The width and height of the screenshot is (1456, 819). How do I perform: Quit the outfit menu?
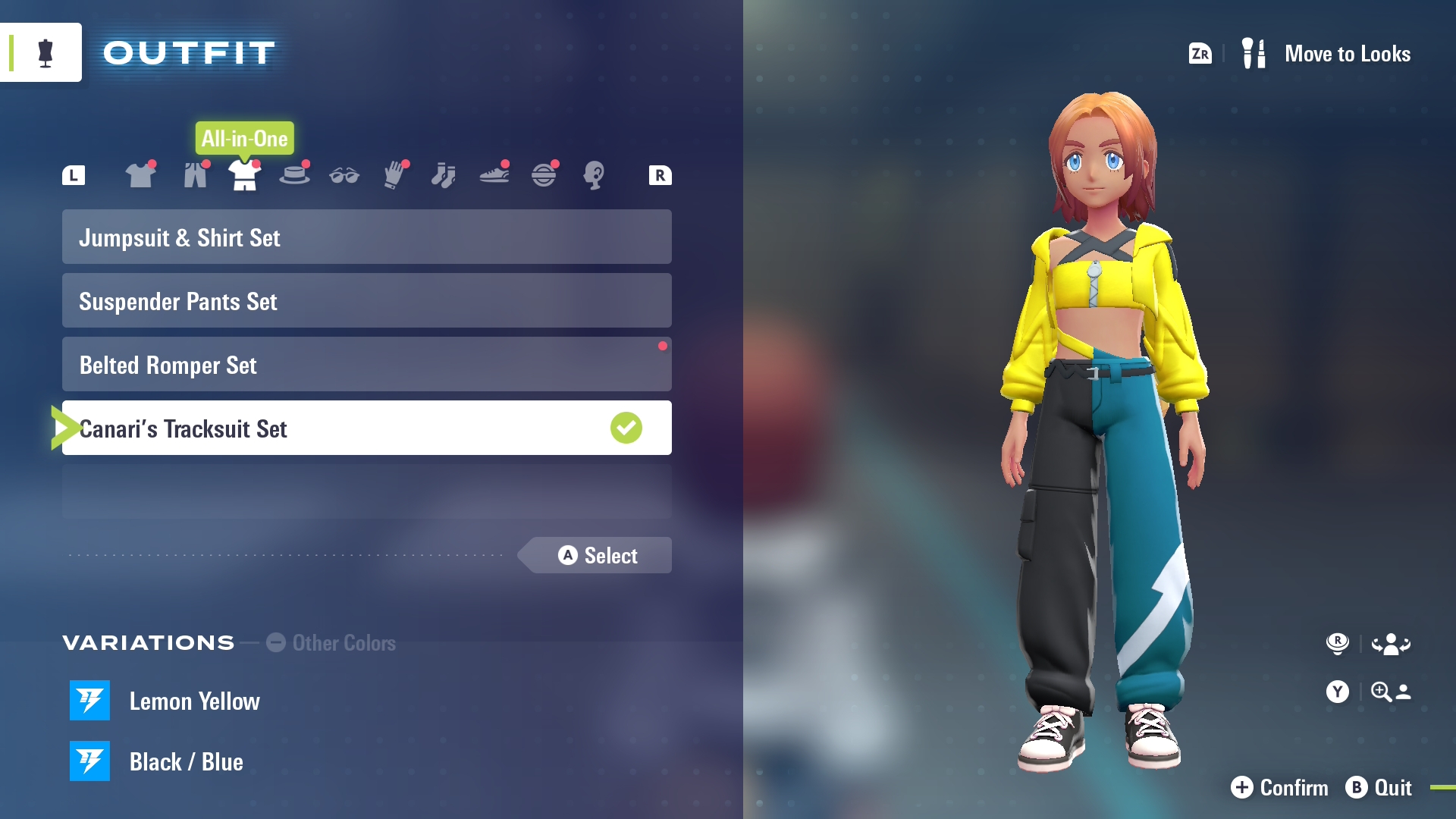[1379, 788]
